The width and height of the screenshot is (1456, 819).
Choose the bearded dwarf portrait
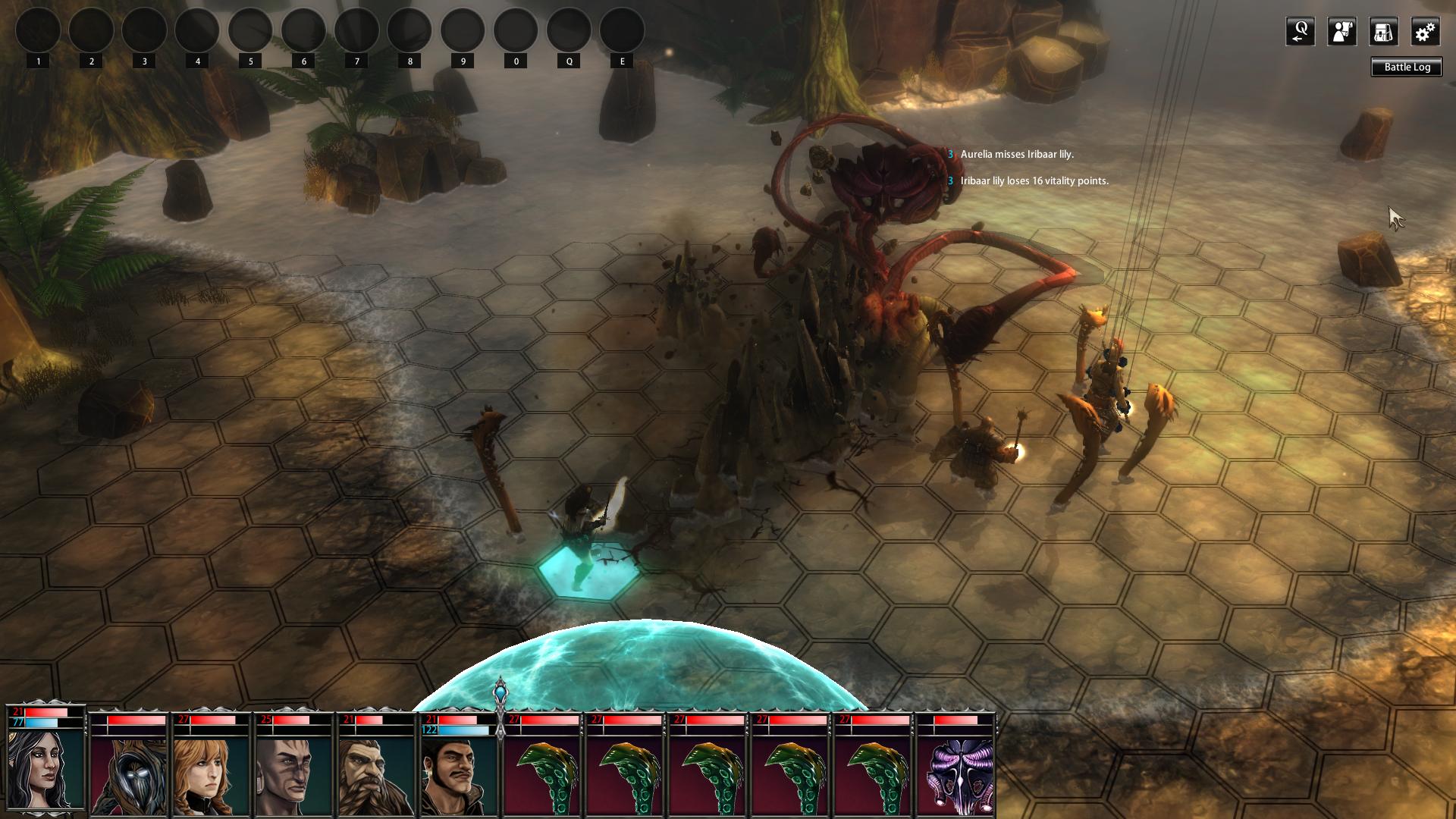click(377, 775)
